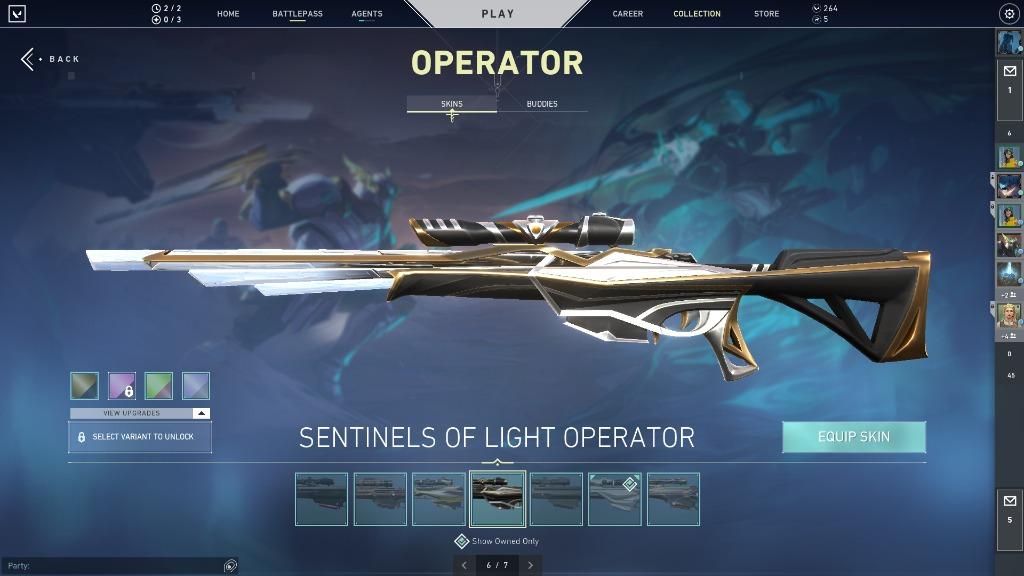Click Select Variant to Unlock
Image resolution: width=1024 pixels, height=576 pixels.
(140, 437)
